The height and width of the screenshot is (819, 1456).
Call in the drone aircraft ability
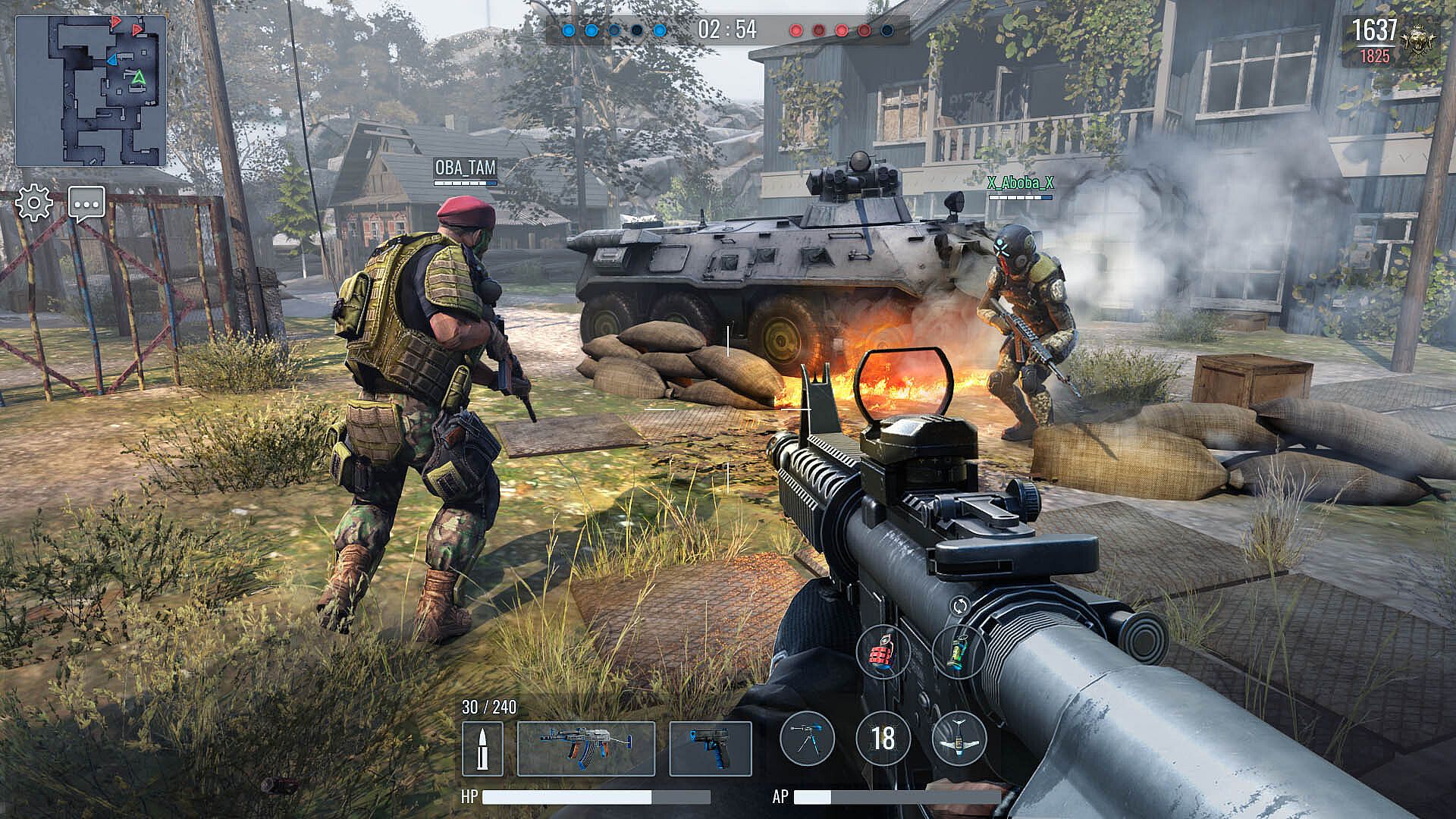tap(959, 738)
